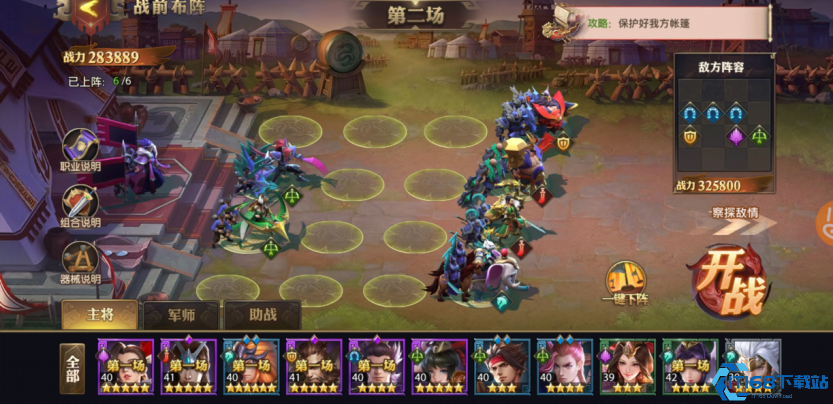Select the red-headband hero card
The image size is (833, 404).
(x=501, y=366)
